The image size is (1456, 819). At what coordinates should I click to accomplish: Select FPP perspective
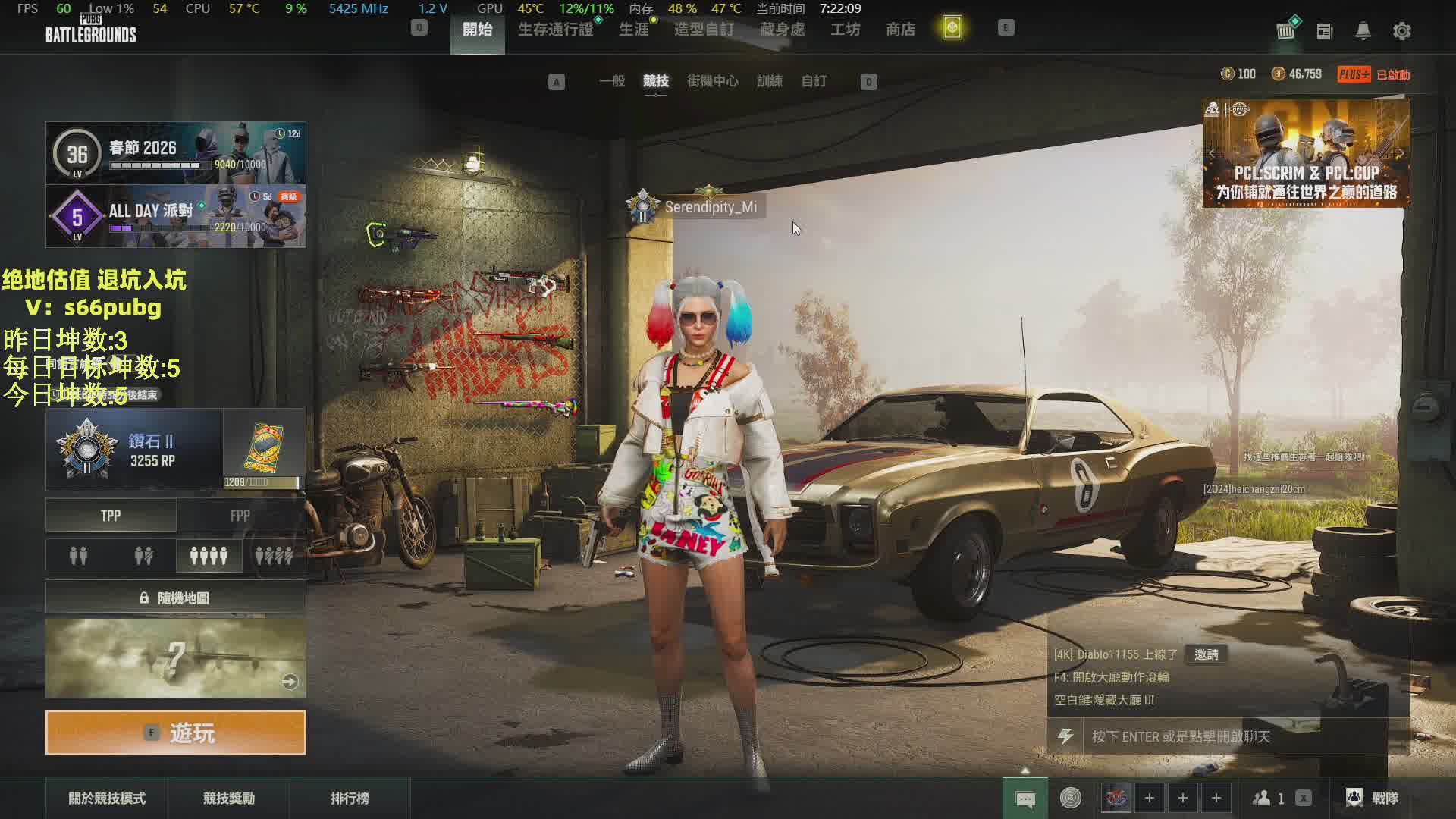pyautogui.click(x=240, y=516)
